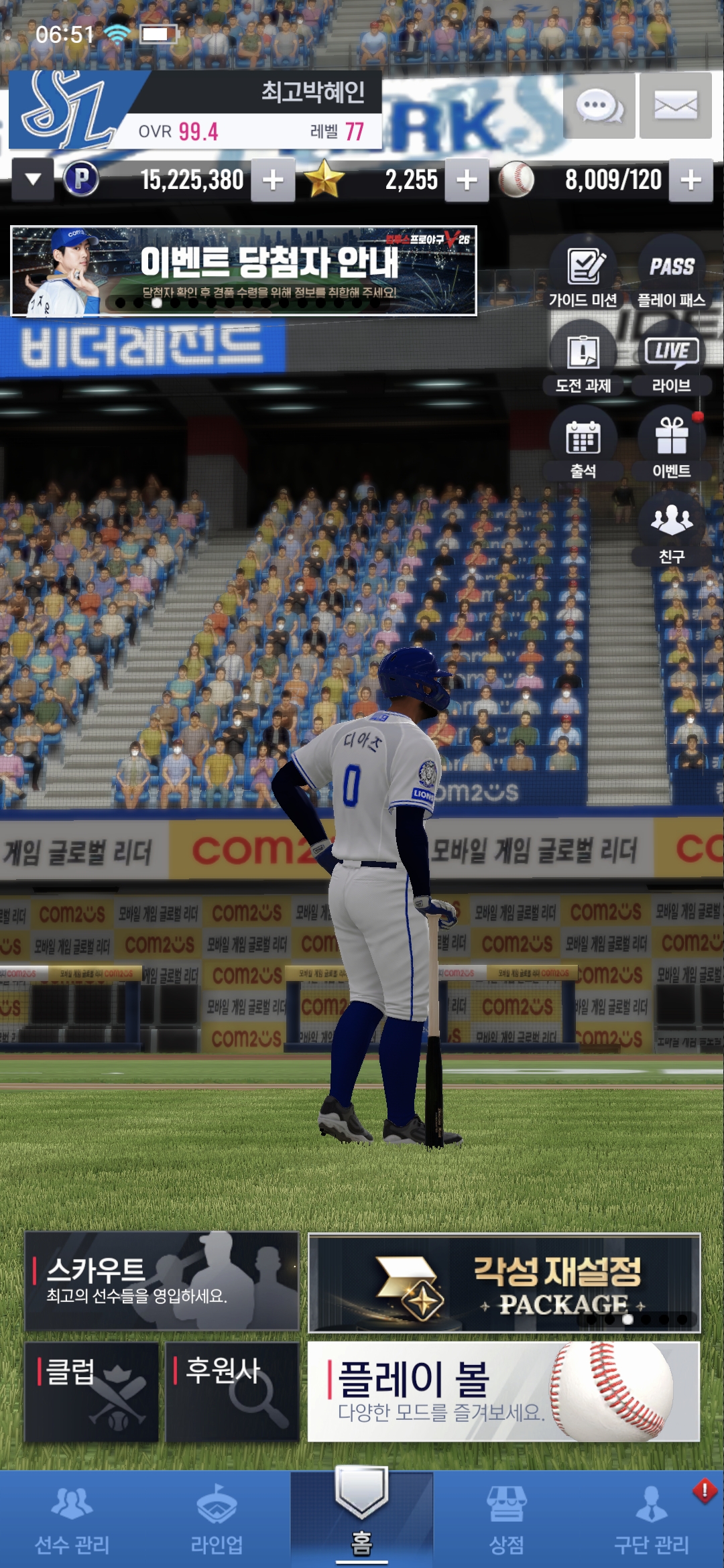Open the event winners announcement banner
Screen dimensions: 724x1568
[243, 271]
